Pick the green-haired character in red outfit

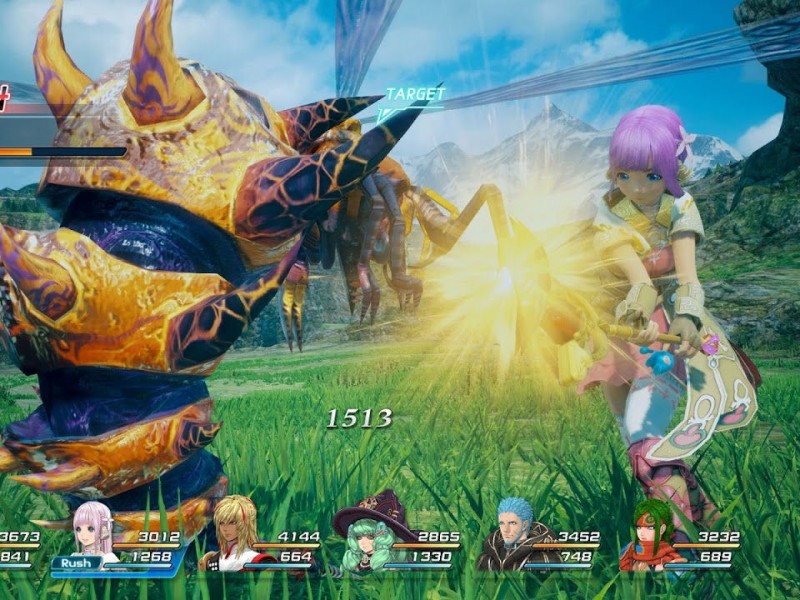648,537
